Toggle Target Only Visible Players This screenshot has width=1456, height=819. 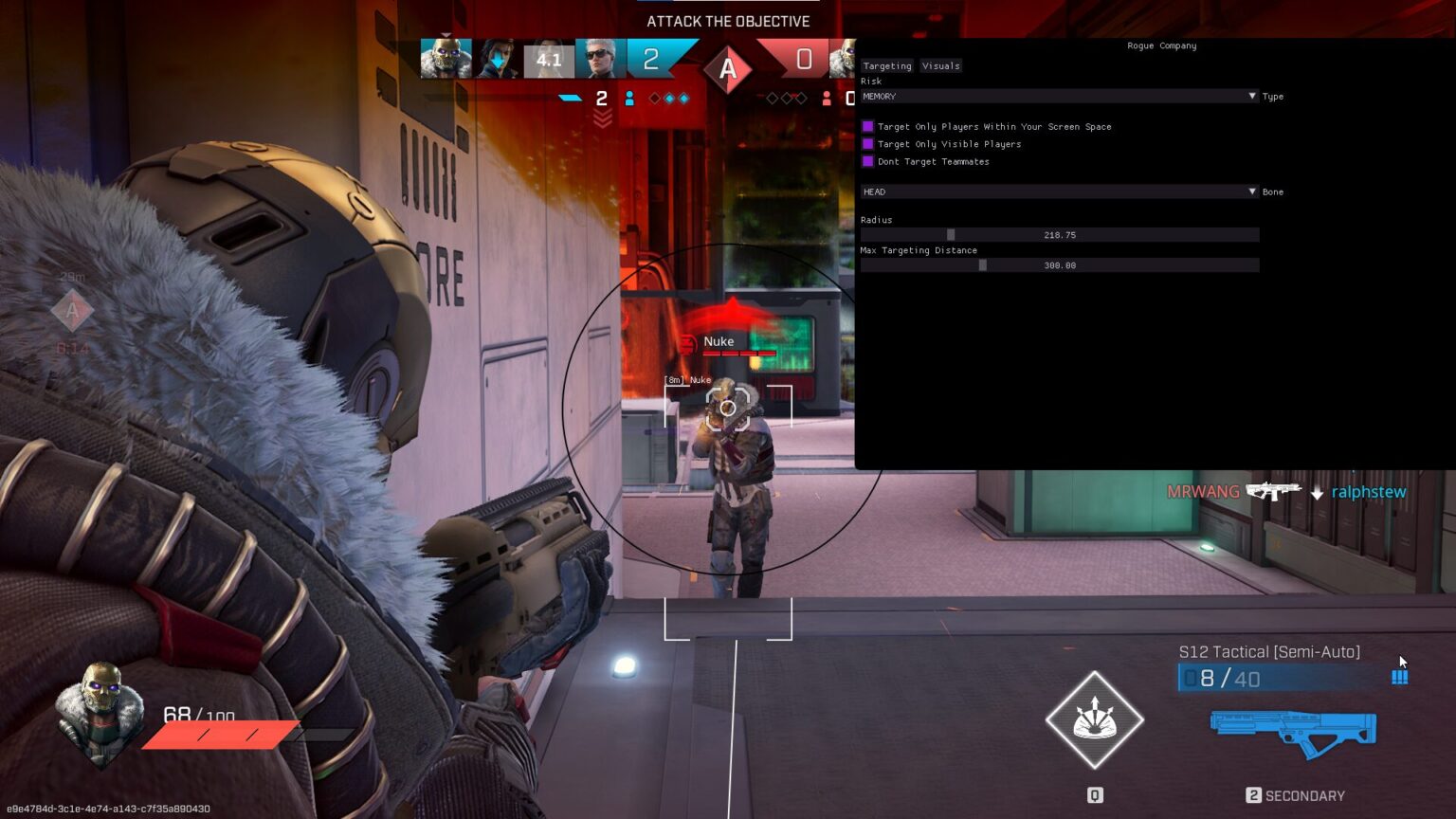[869, 144]
